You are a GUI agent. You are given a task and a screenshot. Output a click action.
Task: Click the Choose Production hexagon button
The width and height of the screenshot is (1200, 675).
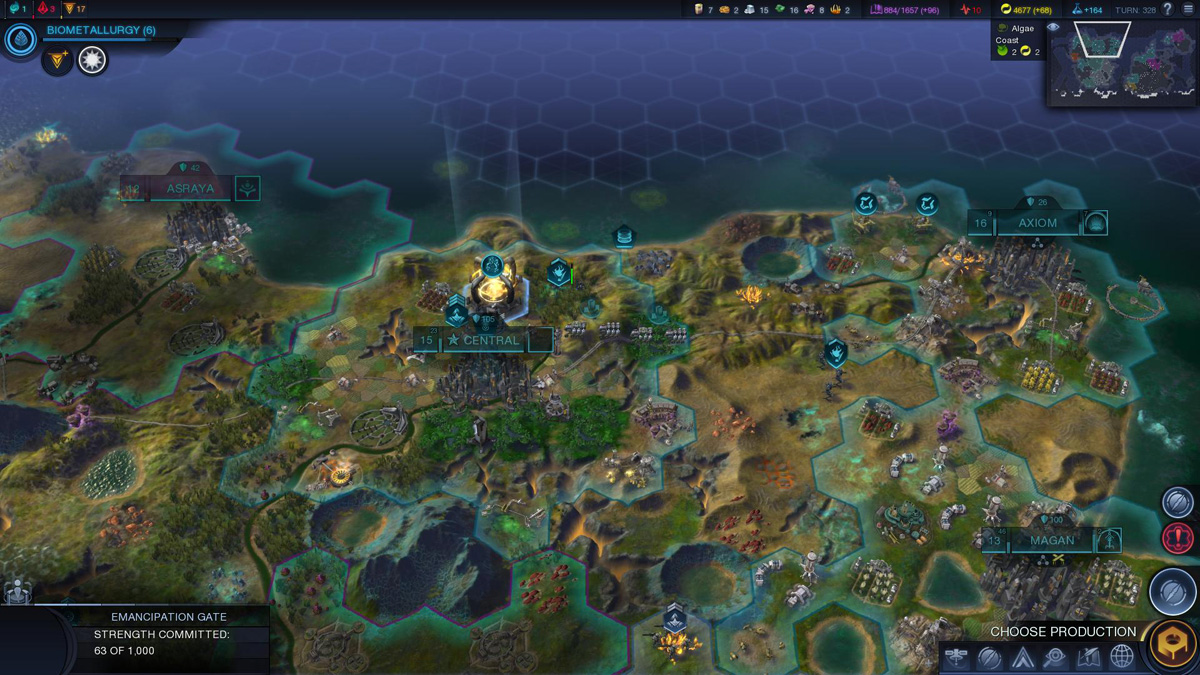pos(1172,644)
